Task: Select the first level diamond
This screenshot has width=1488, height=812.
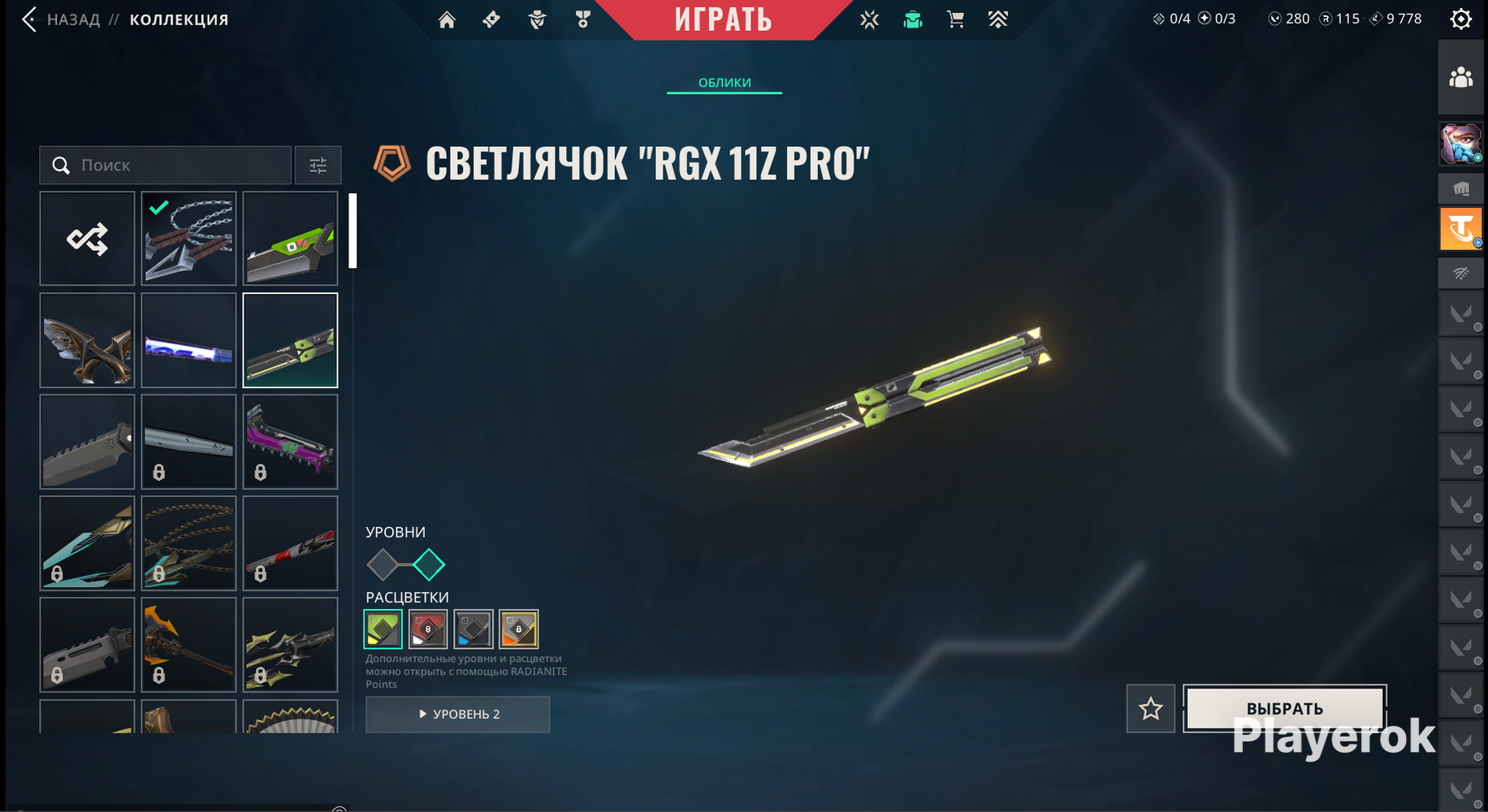Action: pyautogui.click(x=383, y=564)
